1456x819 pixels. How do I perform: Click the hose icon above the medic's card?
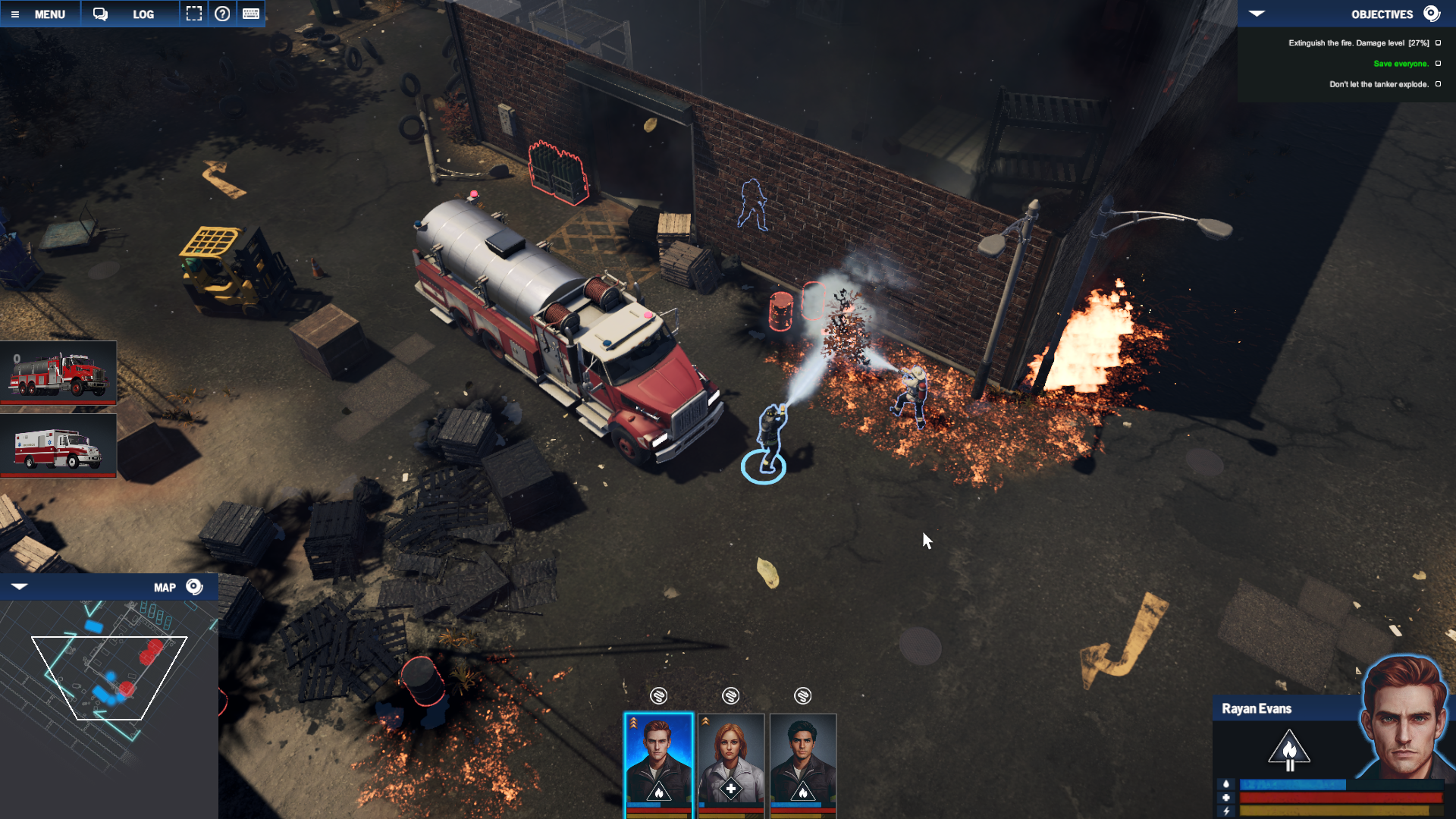(x=730, y=695)
